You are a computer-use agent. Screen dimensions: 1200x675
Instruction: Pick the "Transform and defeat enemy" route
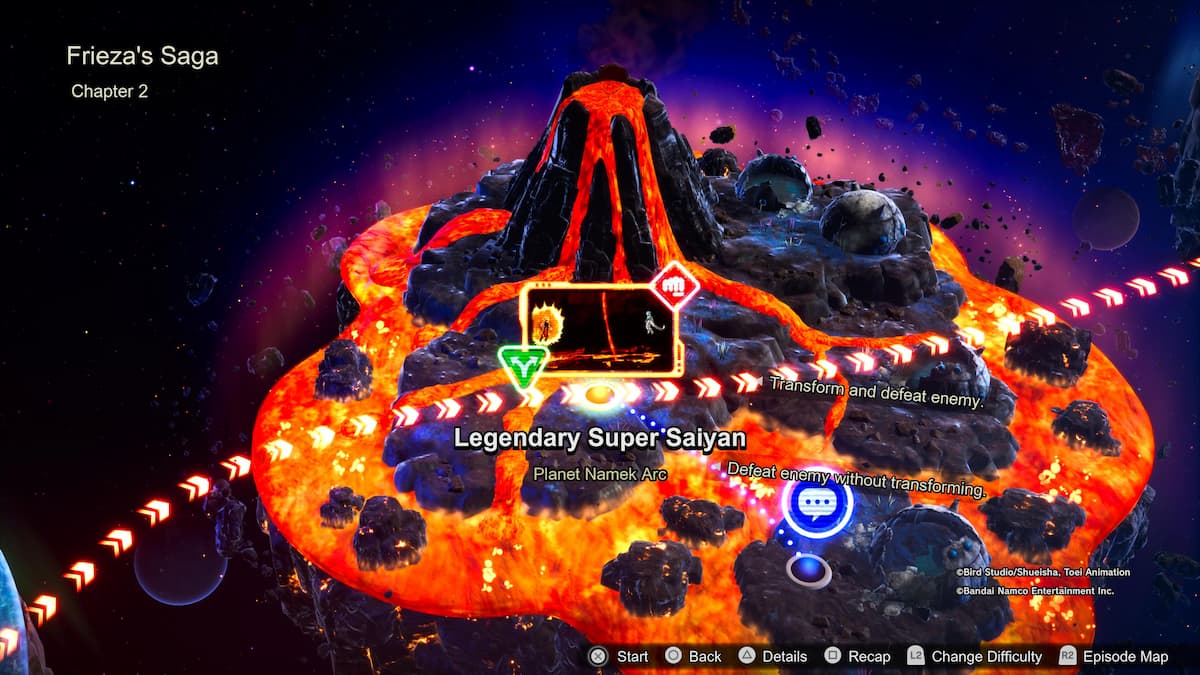876,392
